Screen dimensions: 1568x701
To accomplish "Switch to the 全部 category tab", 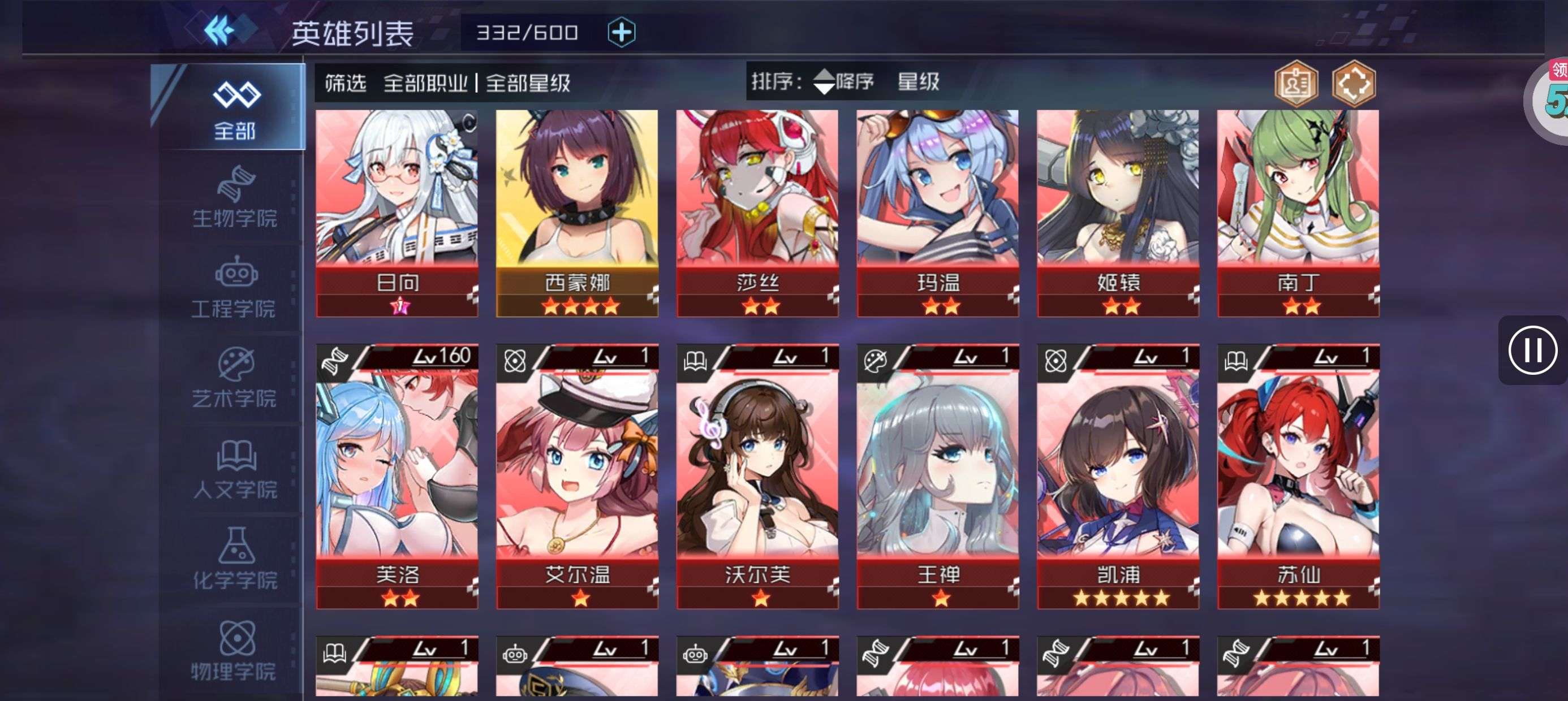I will click(234, 109).
